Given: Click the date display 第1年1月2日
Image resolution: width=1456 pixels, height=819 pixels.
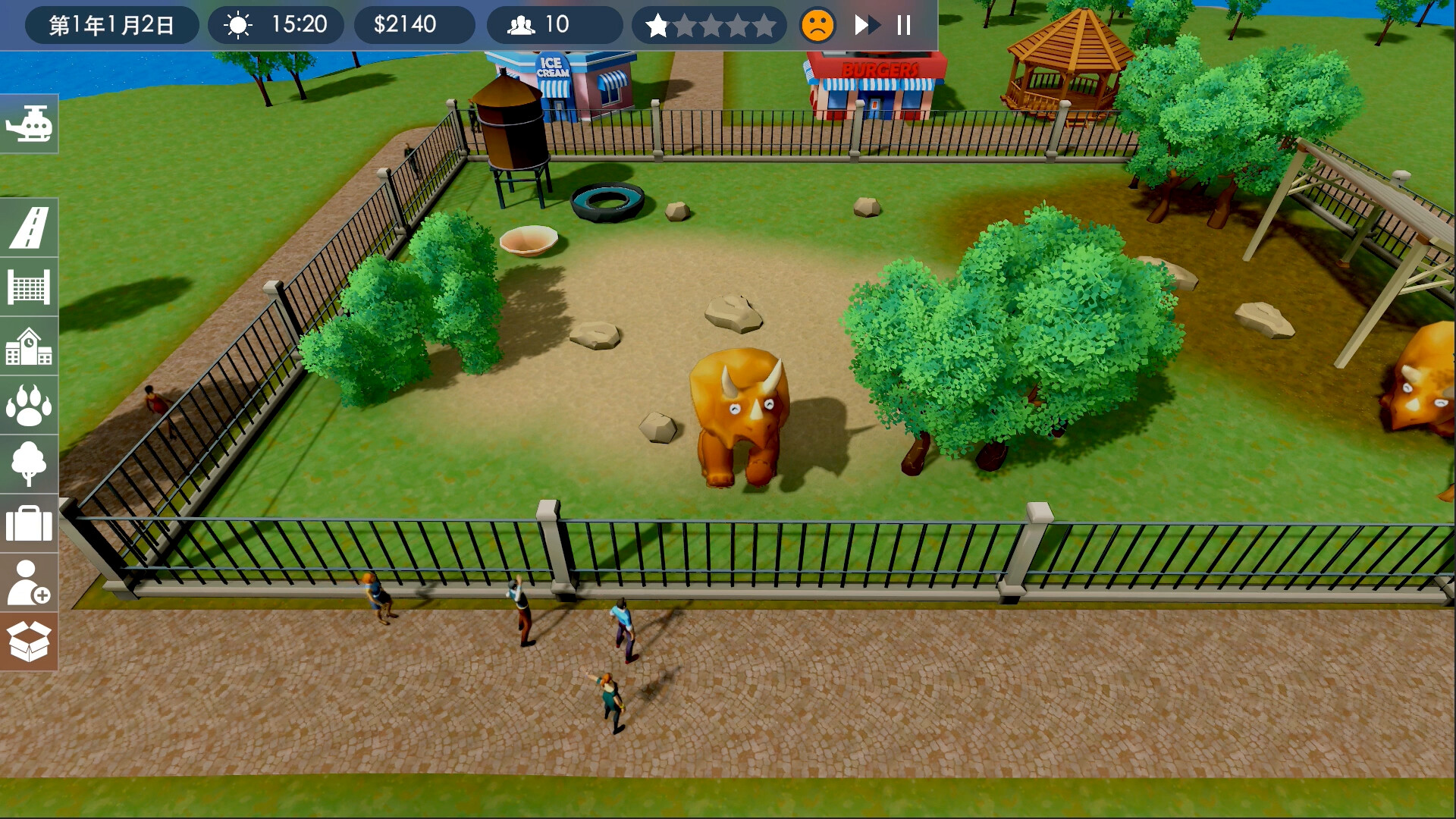Looking at the screenshot, I should click(111, 24).
